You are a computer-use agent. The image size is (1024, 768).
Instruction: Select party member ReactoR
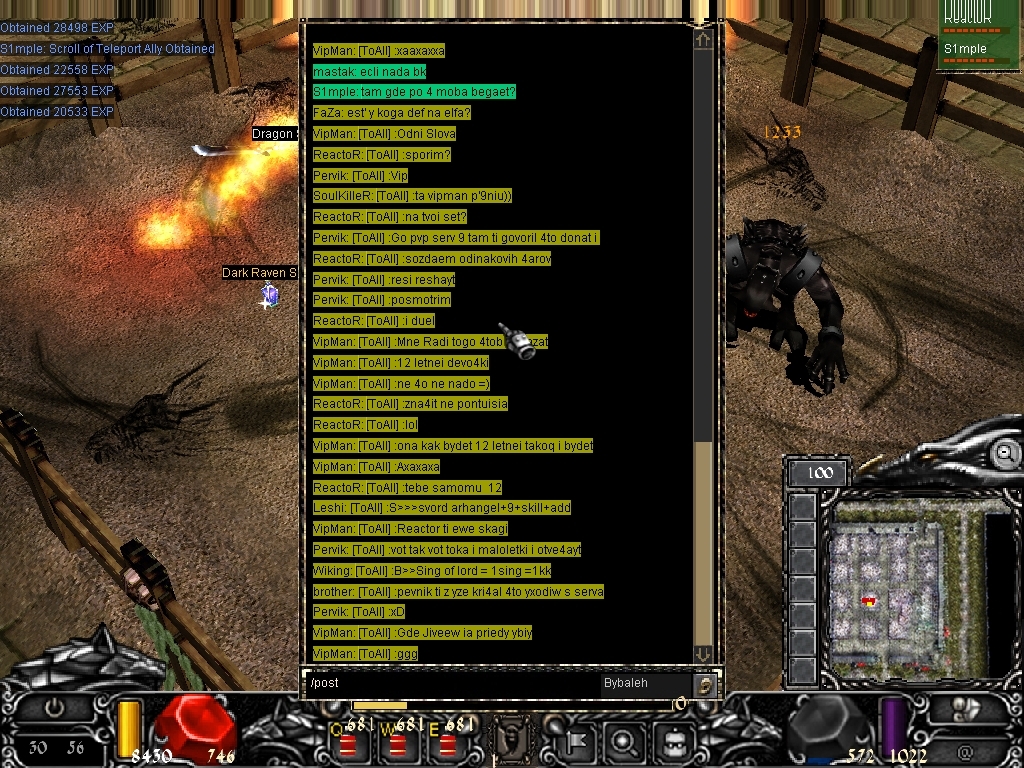[x=966, y=18]
